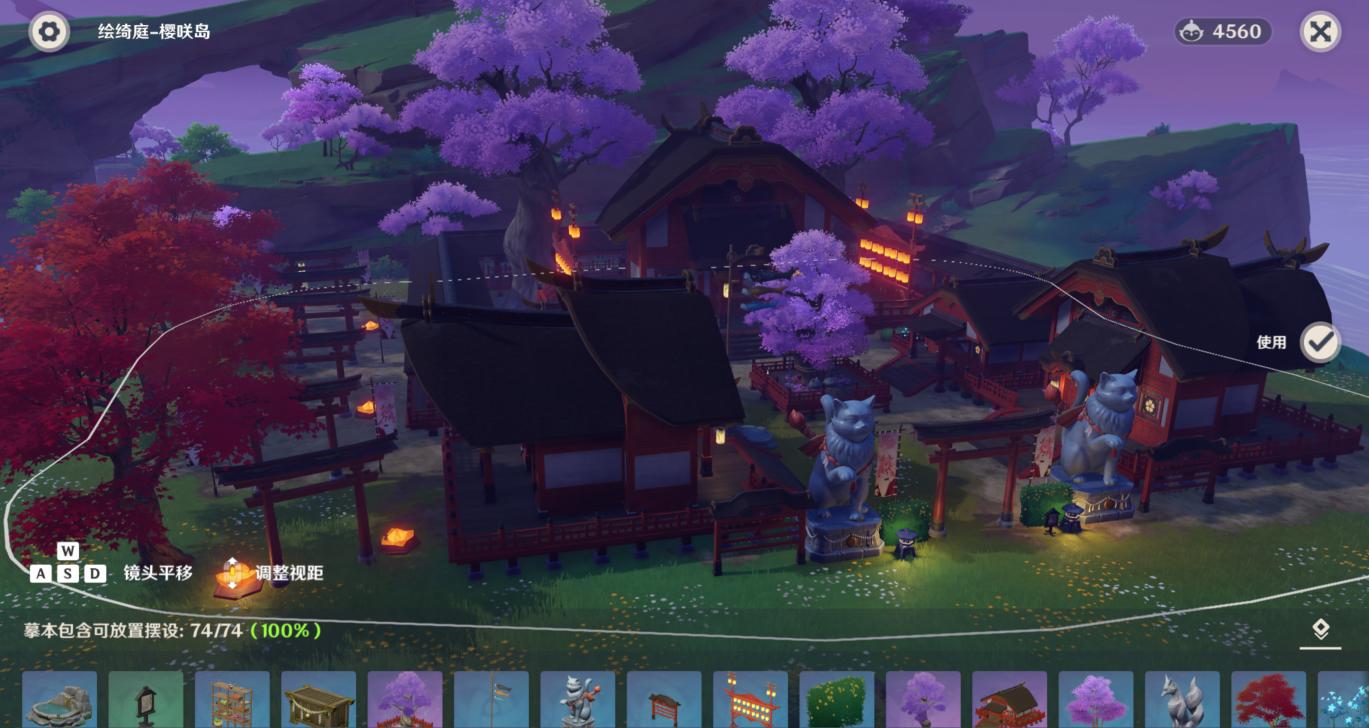This screenshot has width=1369, height=728.
Task: Select the red lantern rack furnishing
Action: click(x=750, y=700)
